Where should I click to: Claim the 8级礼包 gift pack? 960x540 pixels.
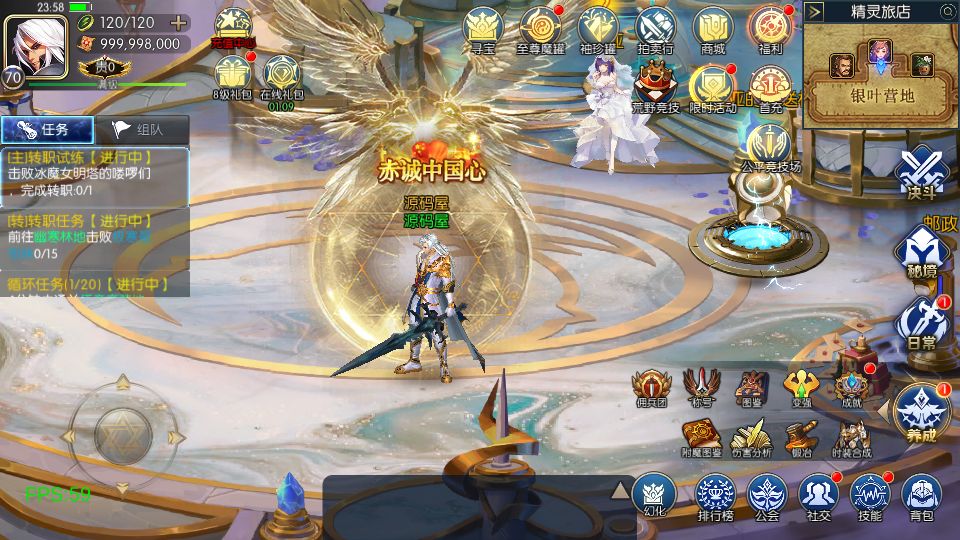232,75
